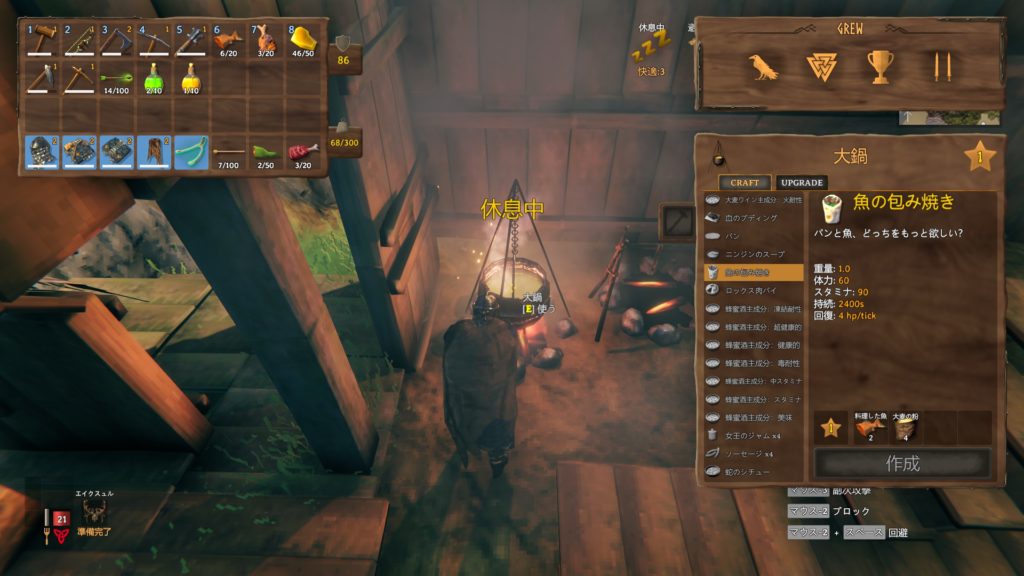Click the 作成 craft button

click(902, 463)
